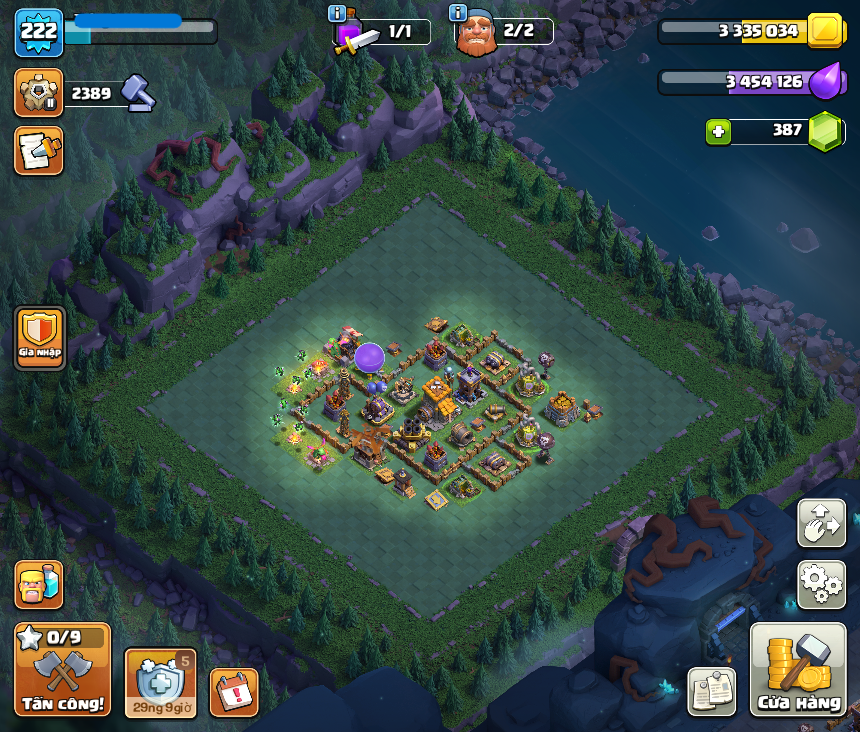Open the barbarian and potion army icon
The image size is (860, 732).
[39, 585]
